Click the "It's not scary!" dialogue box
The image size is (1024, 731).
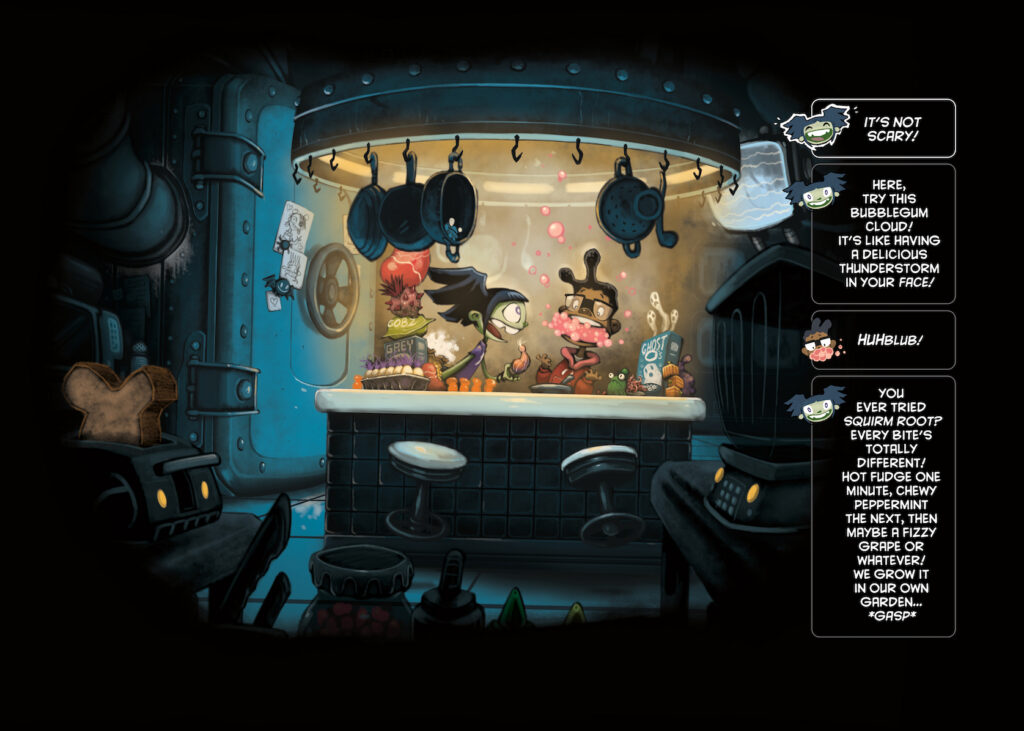coord(883,128)
